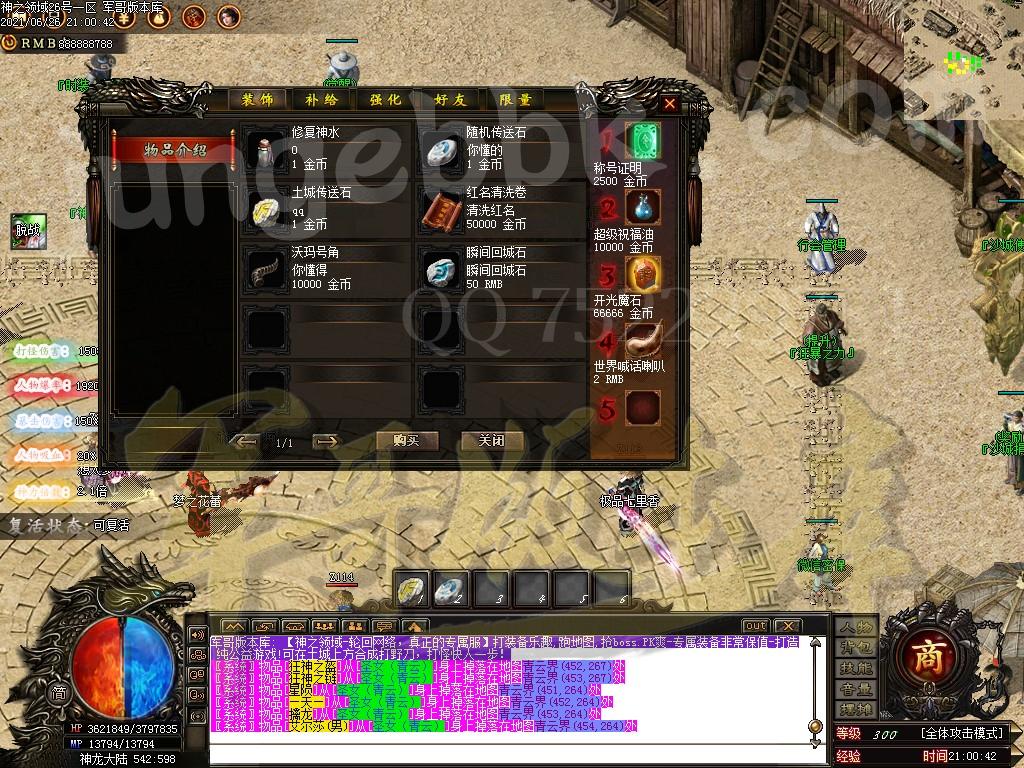The width and height of the screenshot is (1024, 768).
Task: Select the green 称号证明 featured item
Action: (643, 141)
